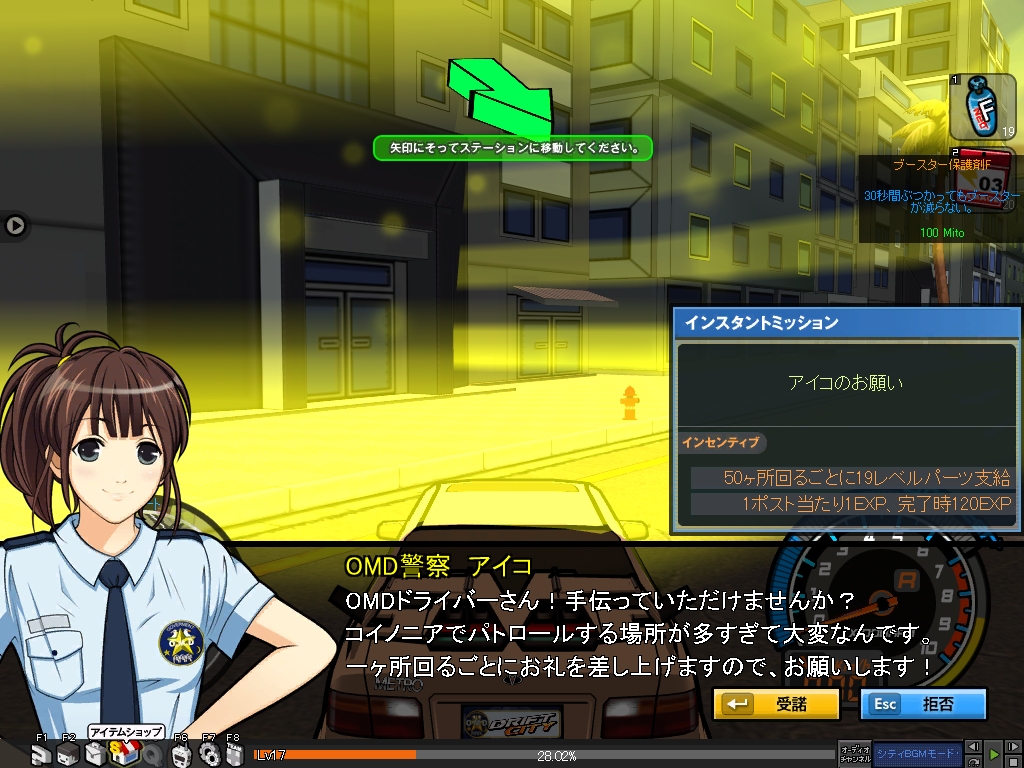Stop the BGM with the square button
Screen dimensions: 1024x768
(x=1012, y=762)
